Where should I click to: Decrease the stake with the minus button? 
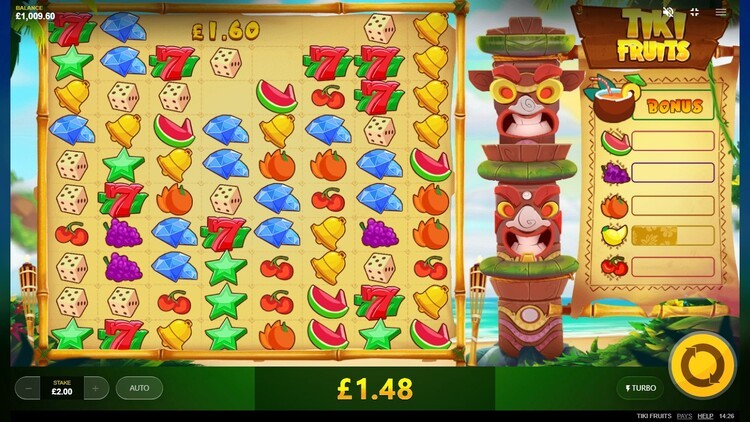click(28, 388)
